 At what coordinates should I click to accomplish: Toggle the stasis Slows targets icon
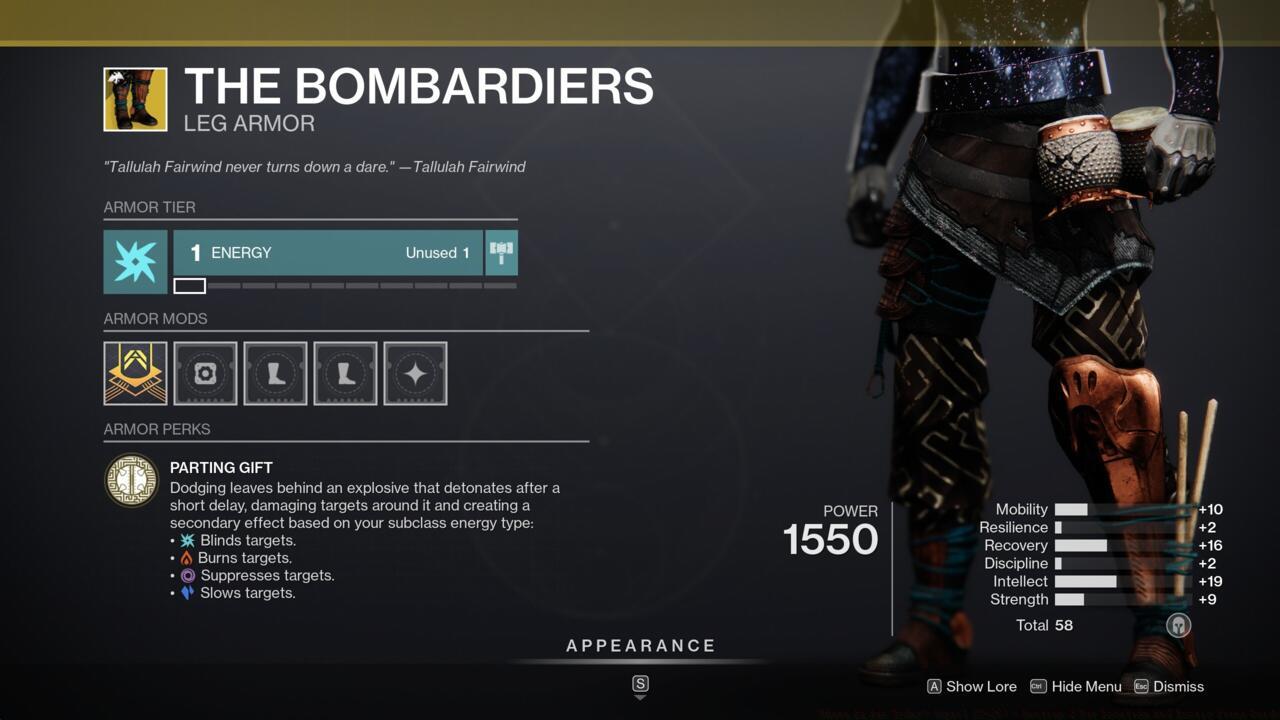(188, 593)
